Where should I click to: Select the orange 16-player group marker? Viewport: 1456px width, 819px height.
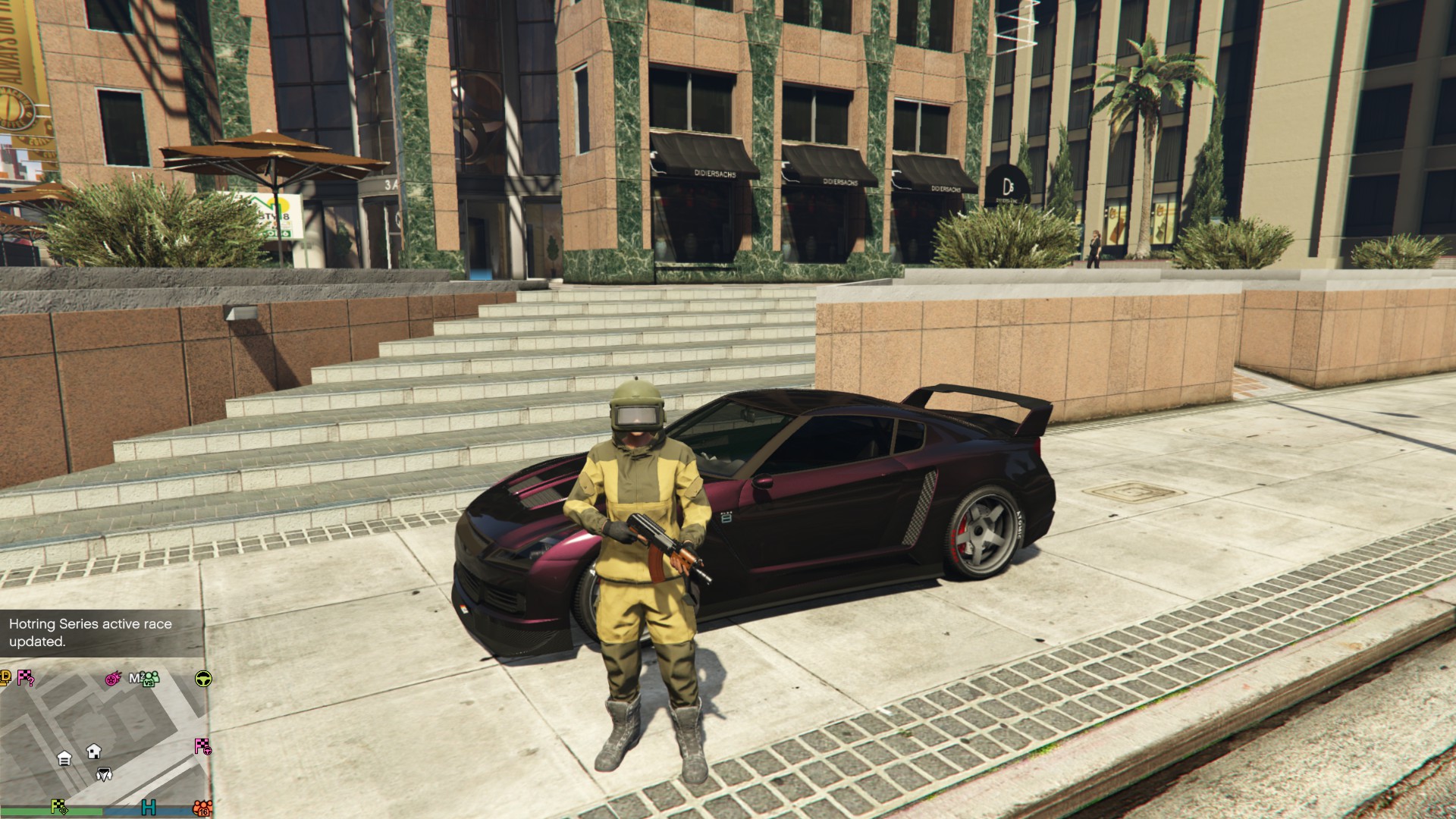coord(202,808)
